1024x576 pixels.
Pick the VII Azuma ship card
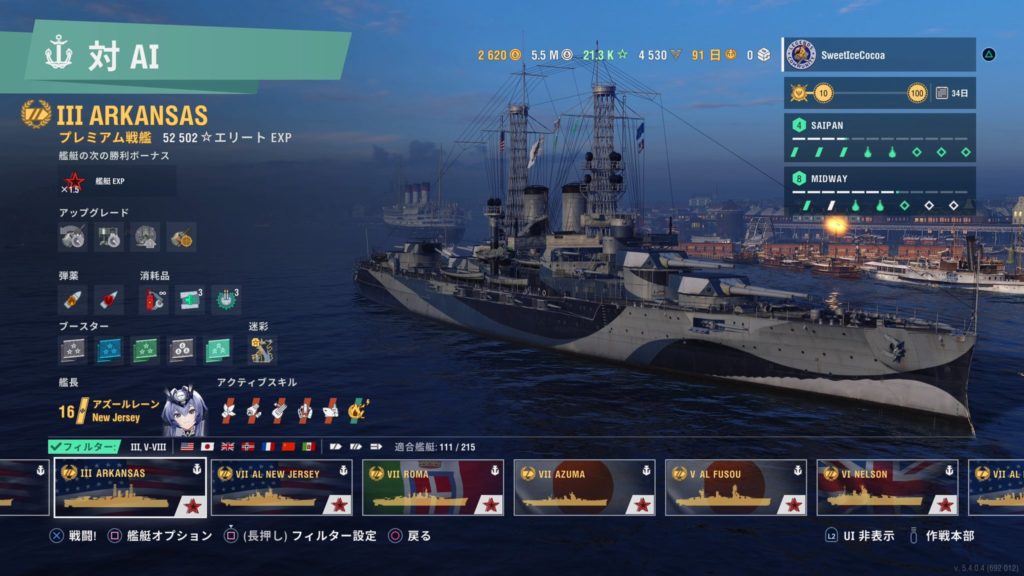(x=584, y=488)
